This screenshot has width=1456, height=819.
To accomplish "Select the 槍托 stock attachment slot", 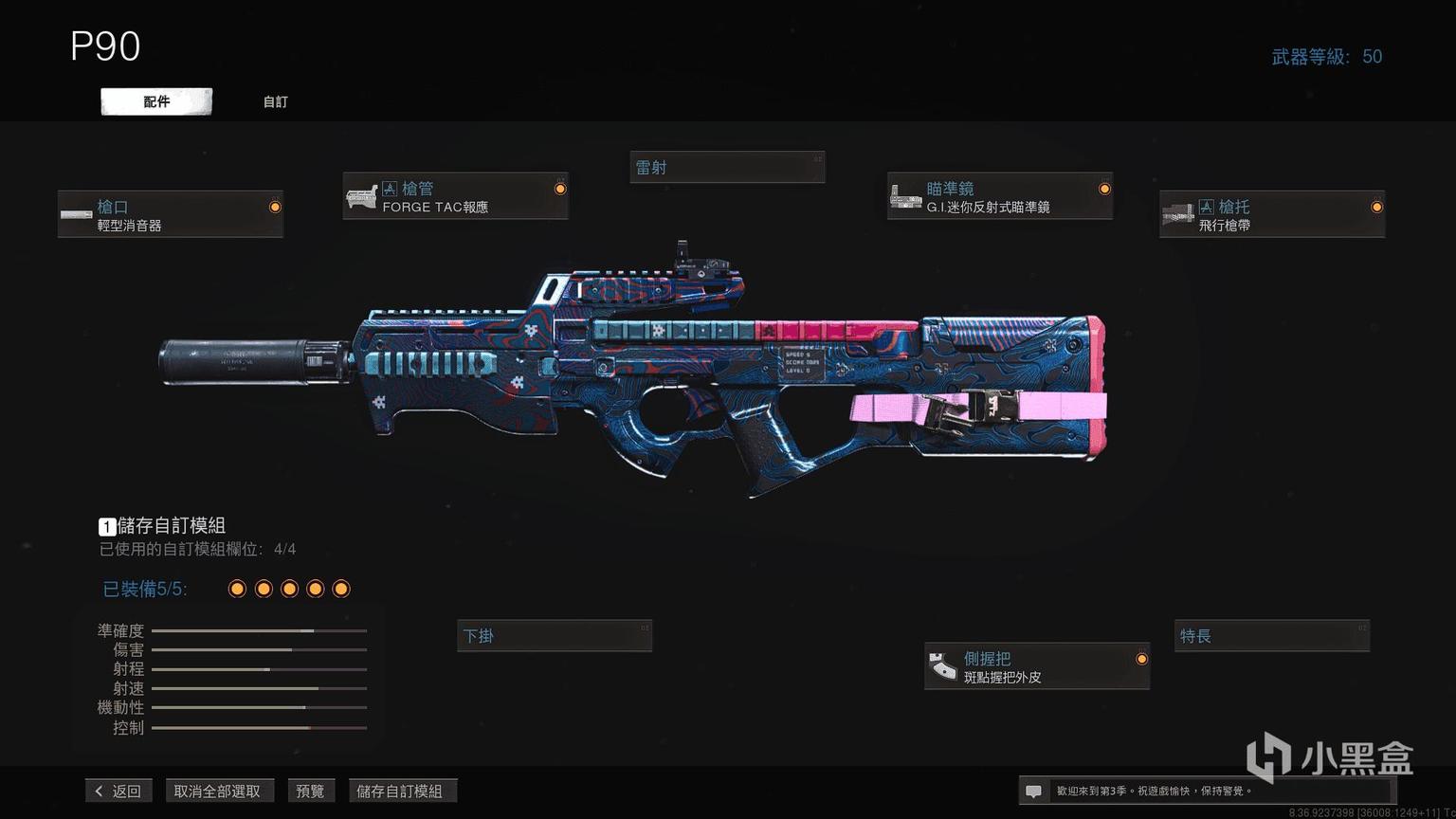I will click(1271, 214).
